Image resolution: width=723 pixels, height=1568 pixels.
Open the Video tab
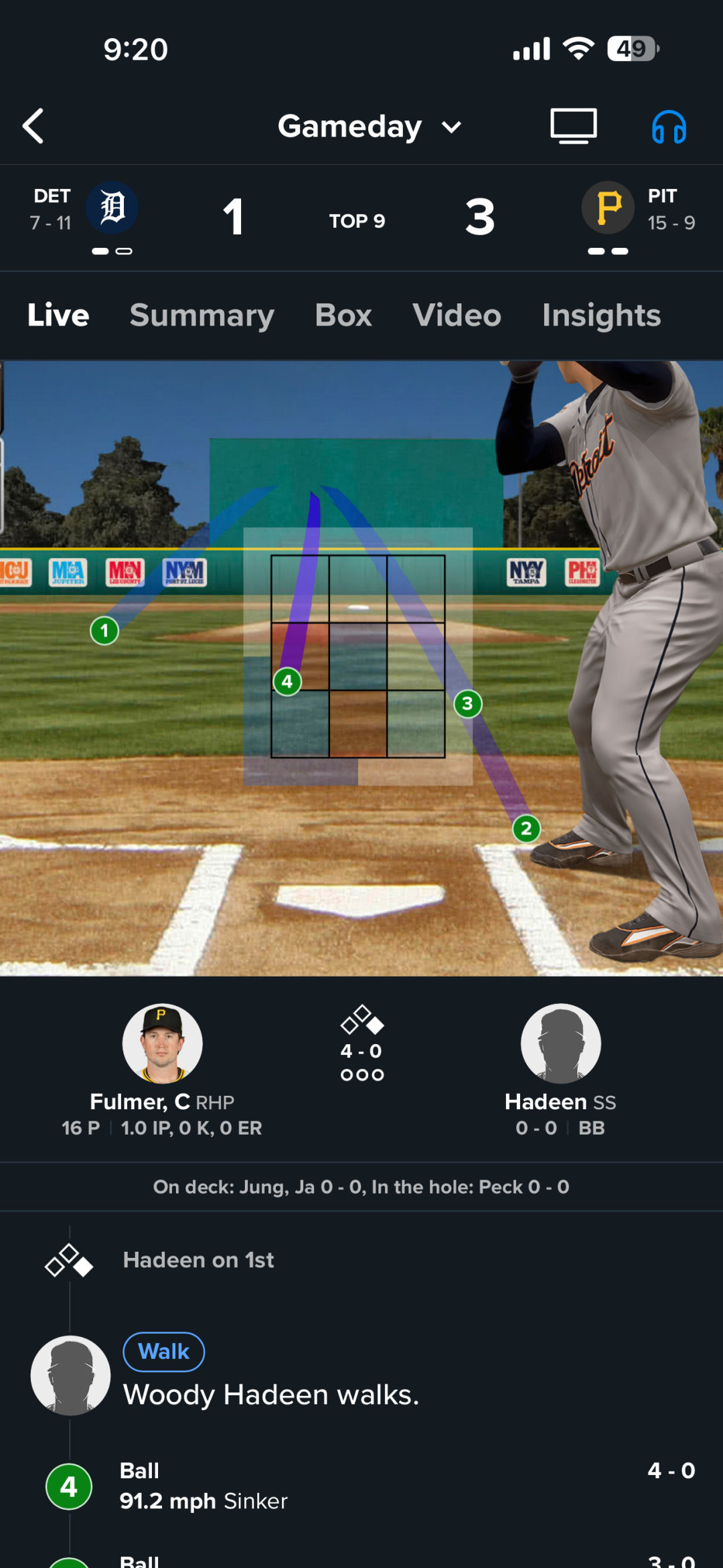click(x=457, y=315)
